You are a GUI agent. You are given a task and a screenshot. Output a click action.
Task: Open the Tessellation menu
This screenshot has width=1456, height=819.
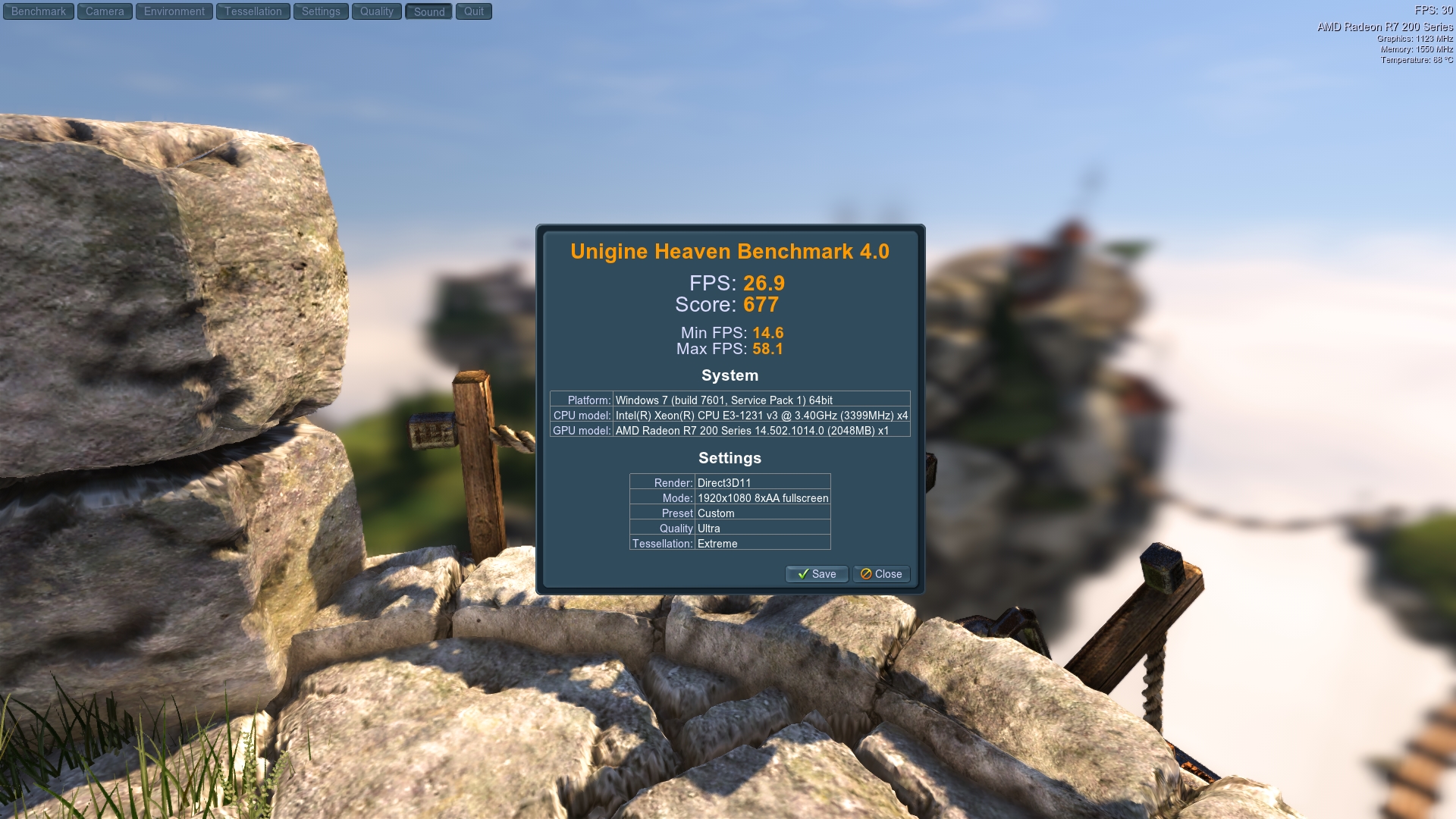pyautogui.click(x=253, y=11)
